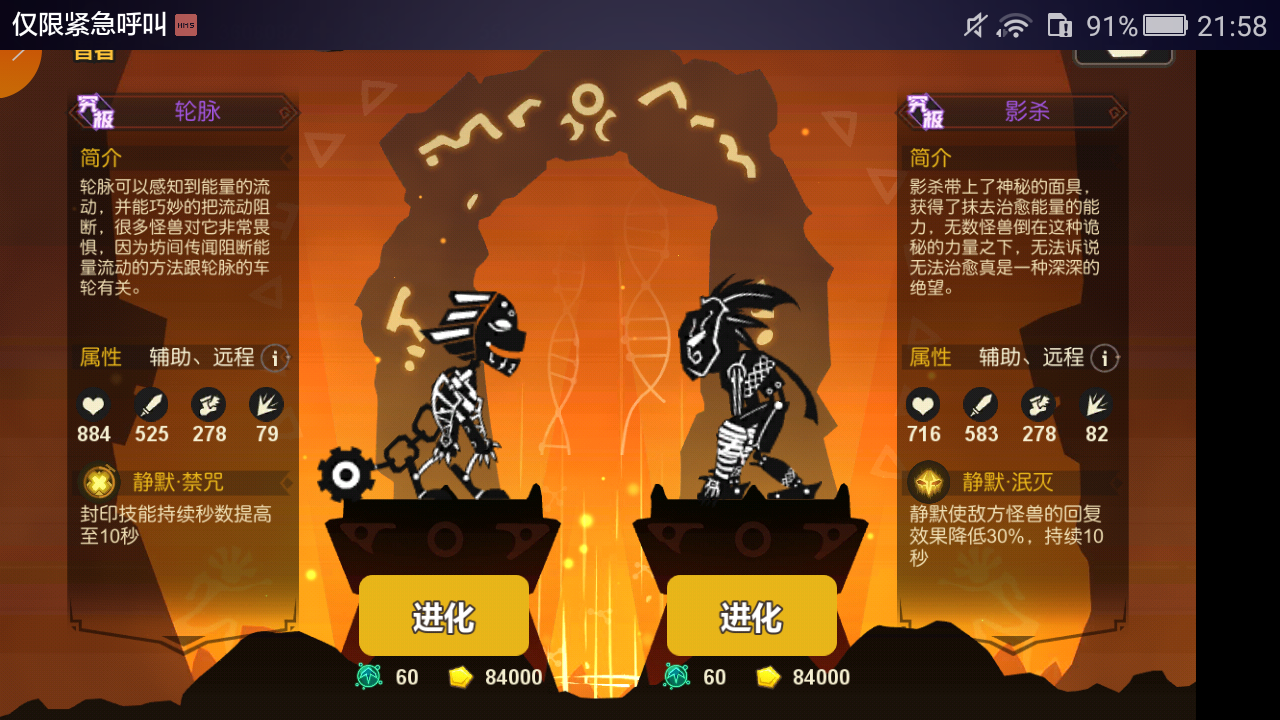Tap the info circle next to 辅助、远程 on left
The height and width of the screenshot is (720, 1280).
tap(274, 358)
